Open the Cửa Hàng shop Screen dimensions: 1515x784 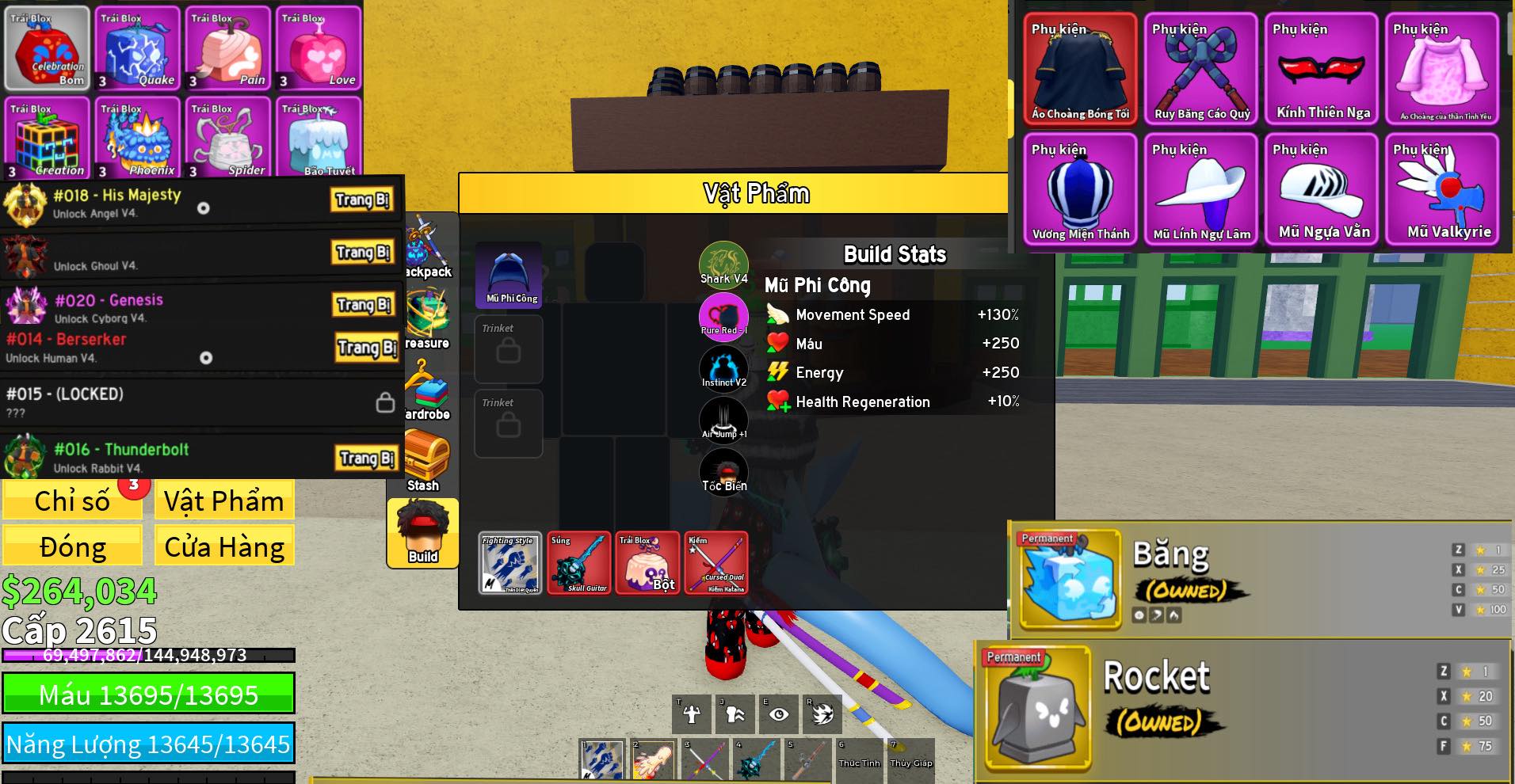tap(224, 547)
